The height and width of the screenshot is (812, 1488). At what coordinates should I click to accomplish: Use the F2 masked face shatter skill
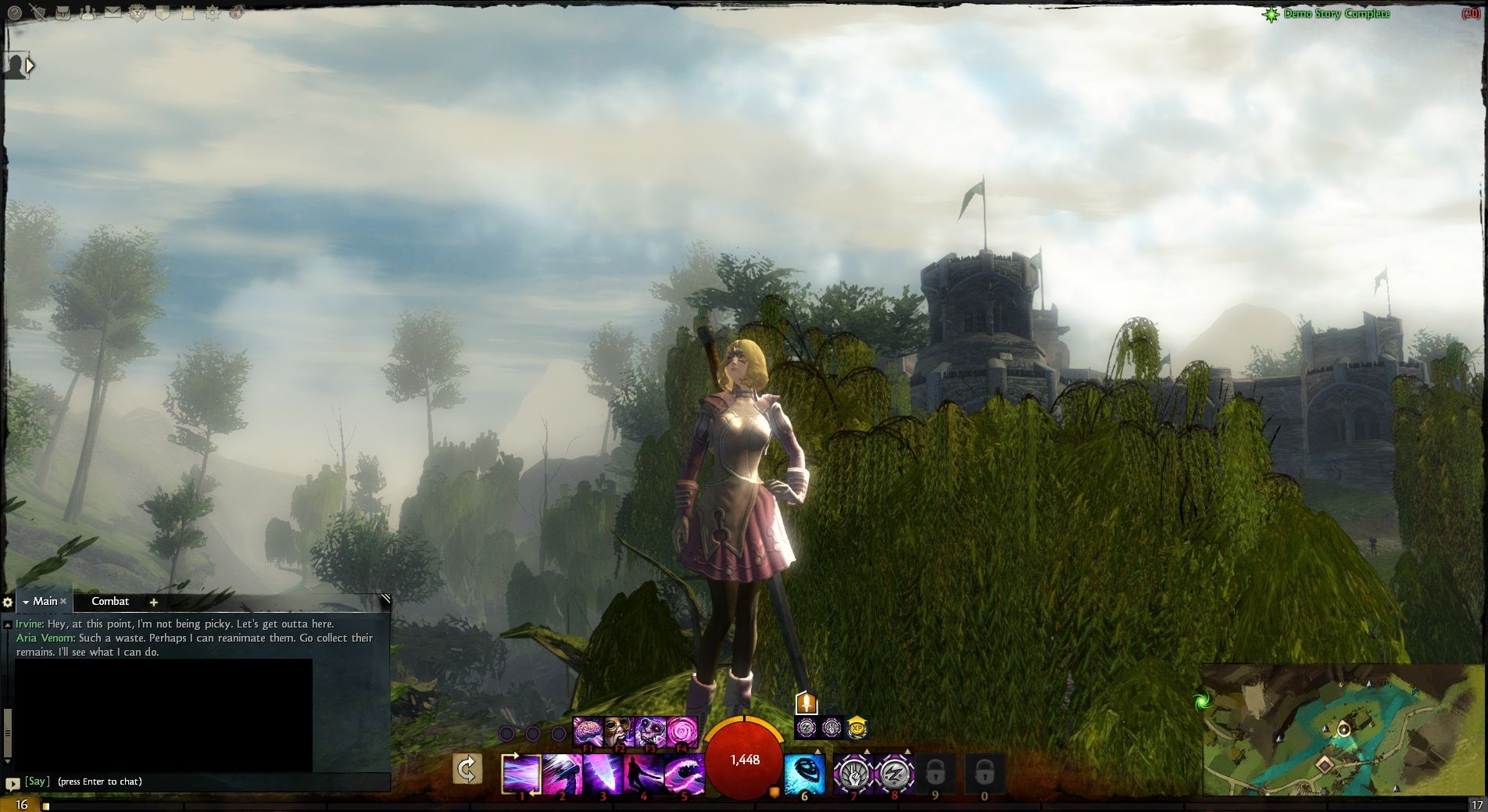pos(619,732)
